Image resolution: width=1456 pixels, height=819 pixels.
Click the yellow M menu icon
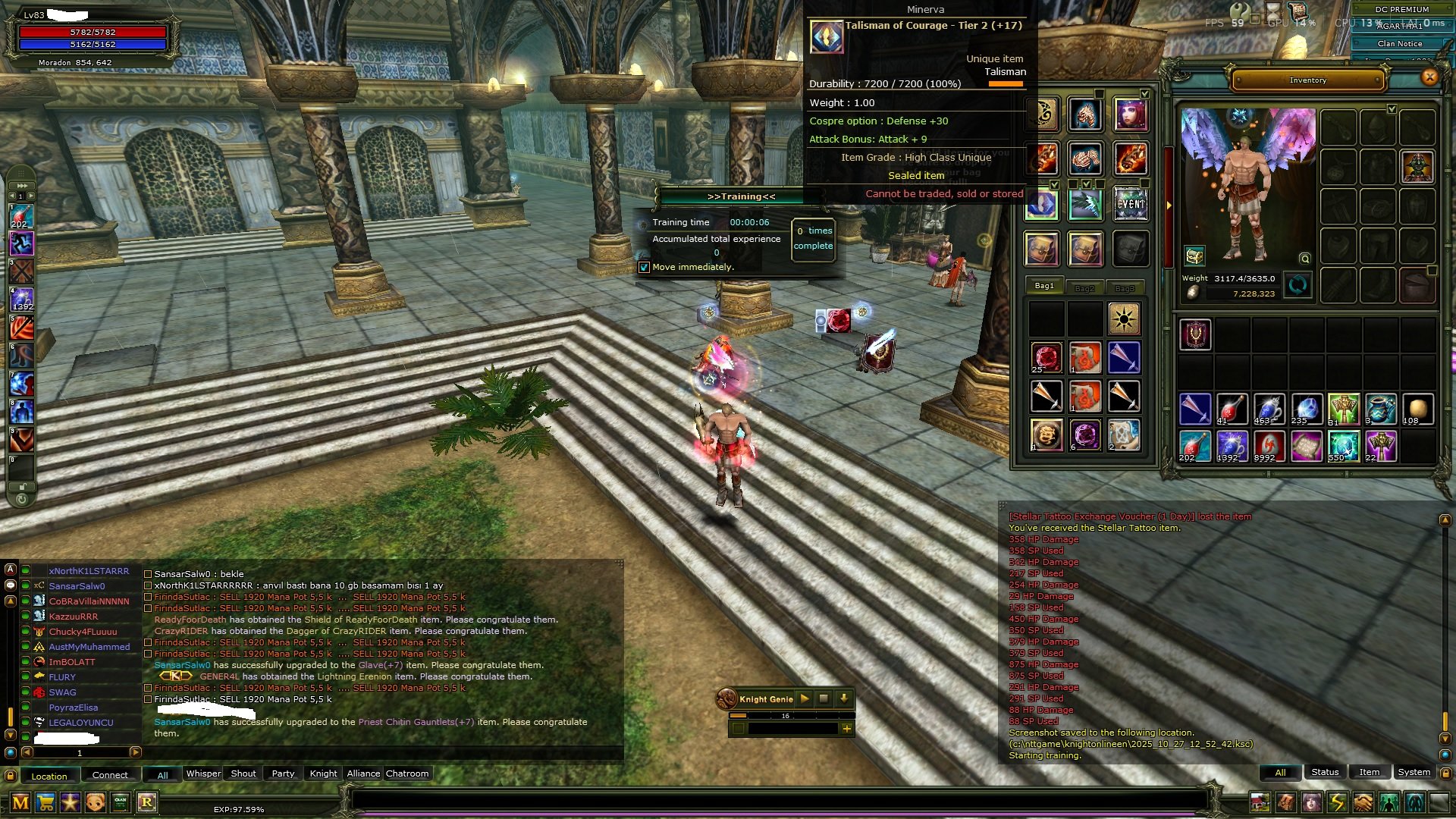tap(20, 802)
